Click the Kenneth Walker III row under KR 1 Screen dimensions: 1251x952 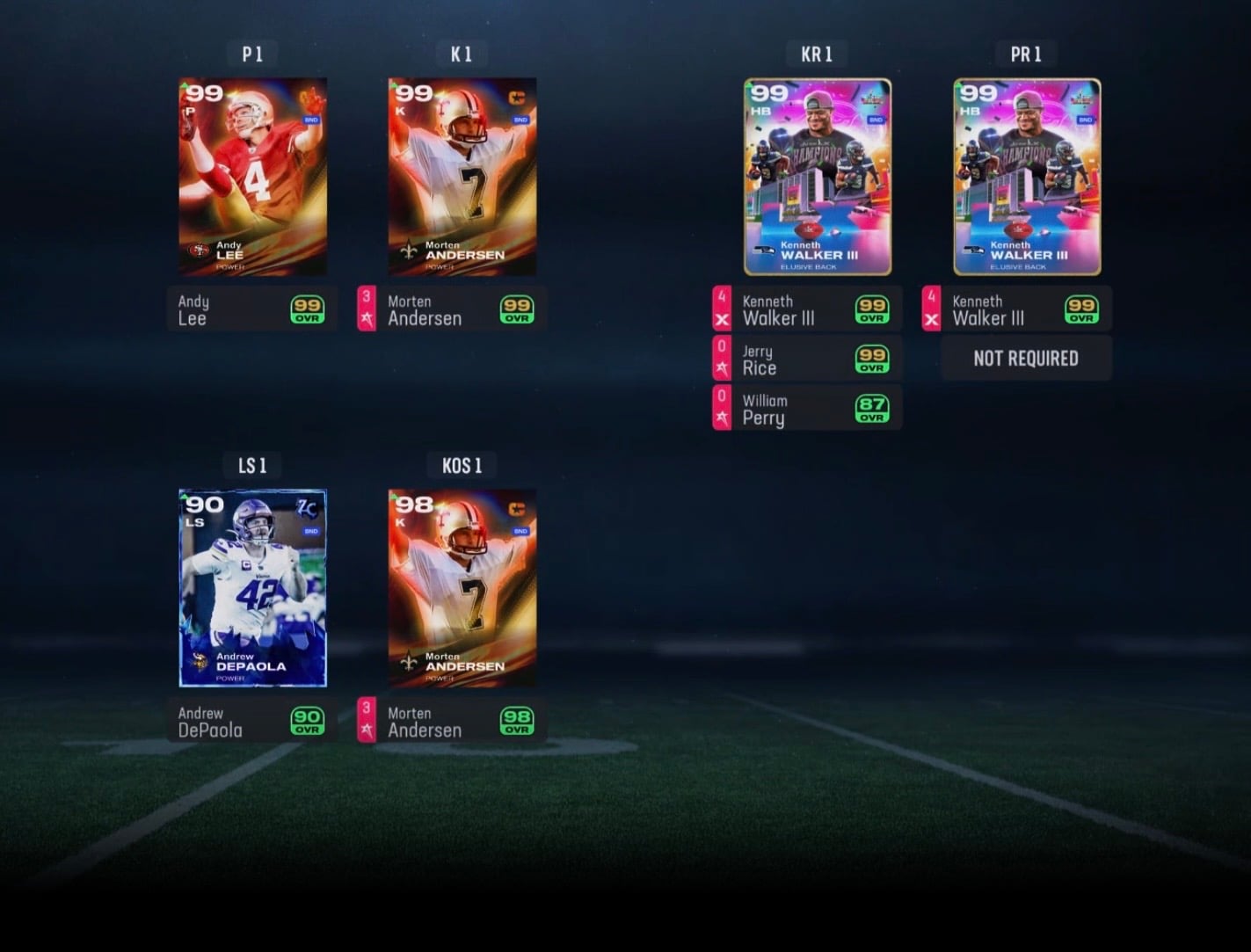[808, 309]
